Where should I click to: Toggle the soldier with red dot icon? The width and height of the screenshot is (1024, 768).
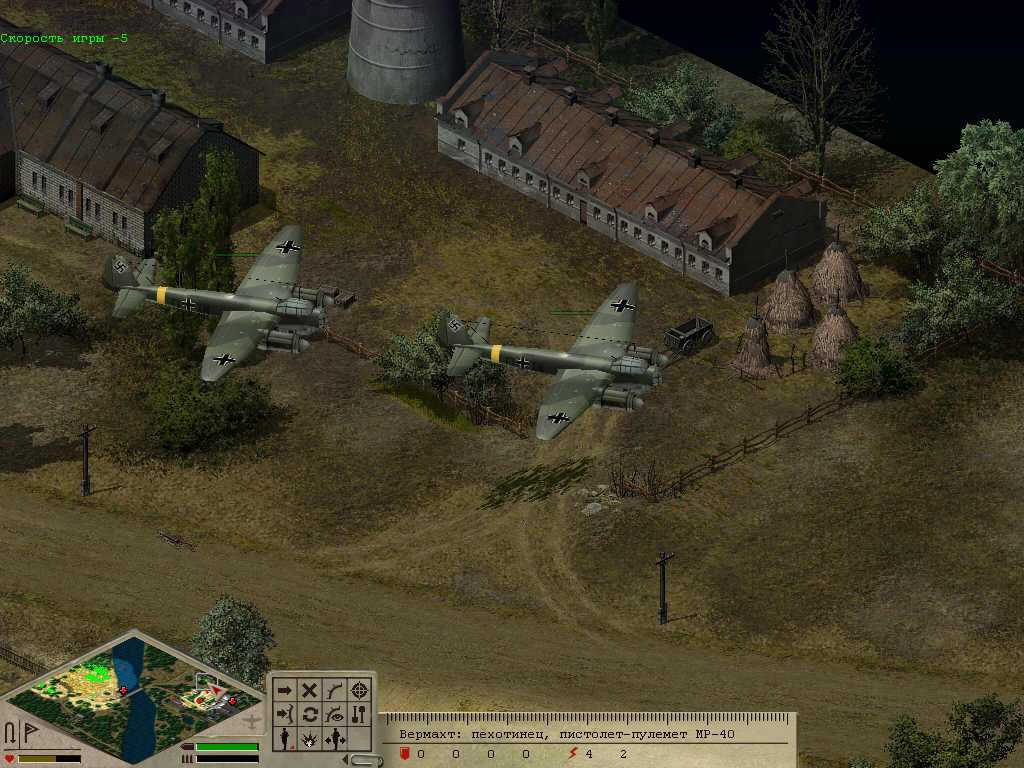pyautogui.click(x=285, y=739)
